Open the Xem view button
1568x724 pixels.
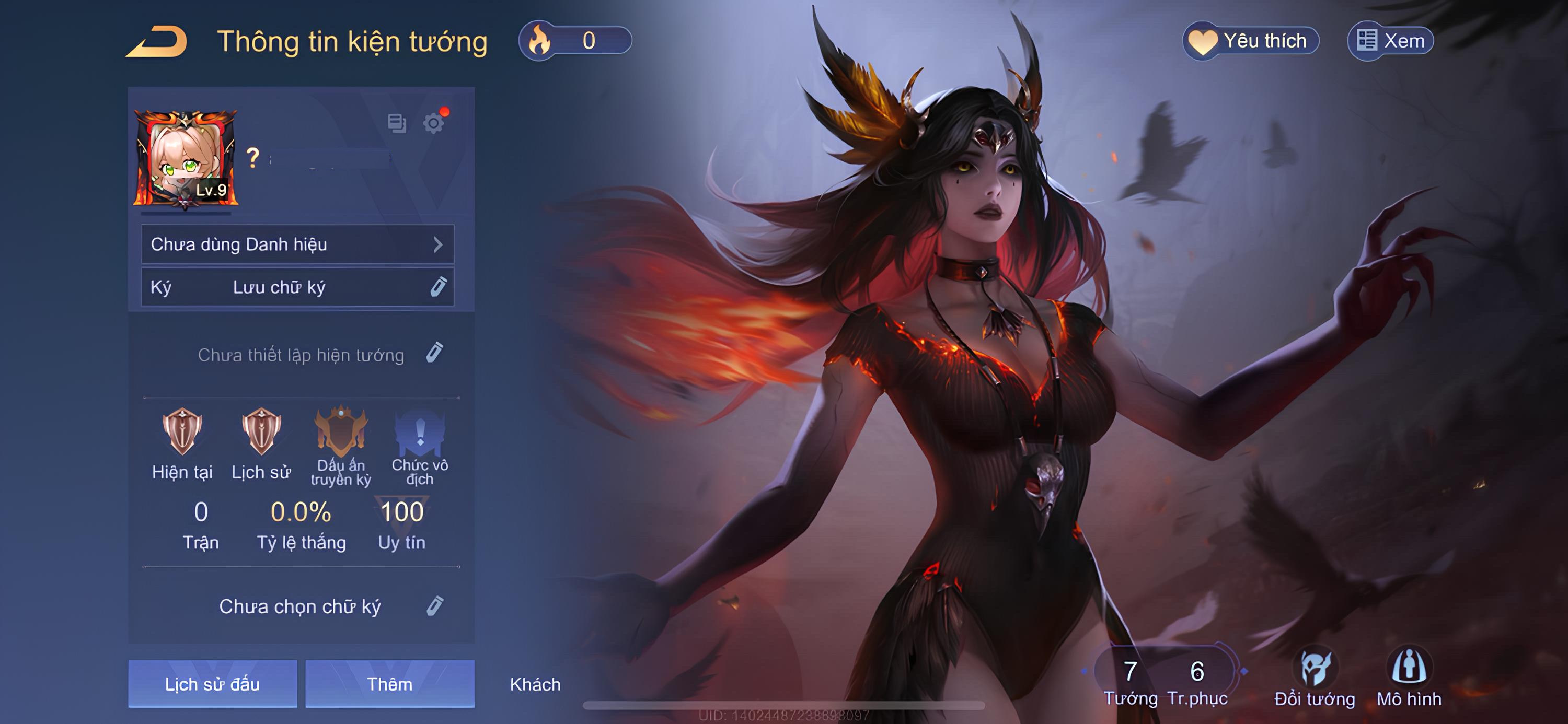click(1391, 41)
